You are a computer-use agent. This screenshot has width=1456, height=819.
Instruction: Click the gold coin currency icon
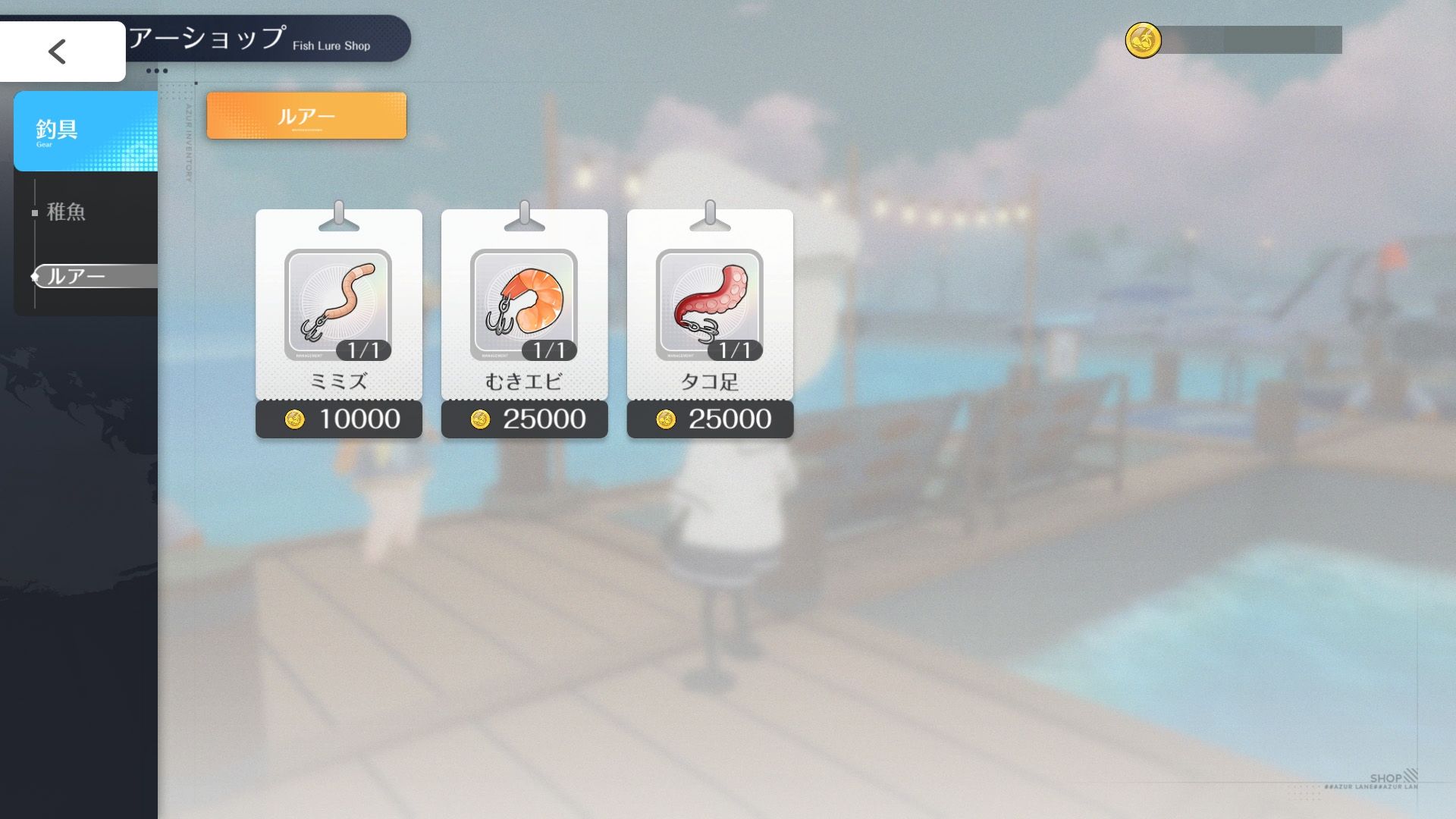(1143, 40)
